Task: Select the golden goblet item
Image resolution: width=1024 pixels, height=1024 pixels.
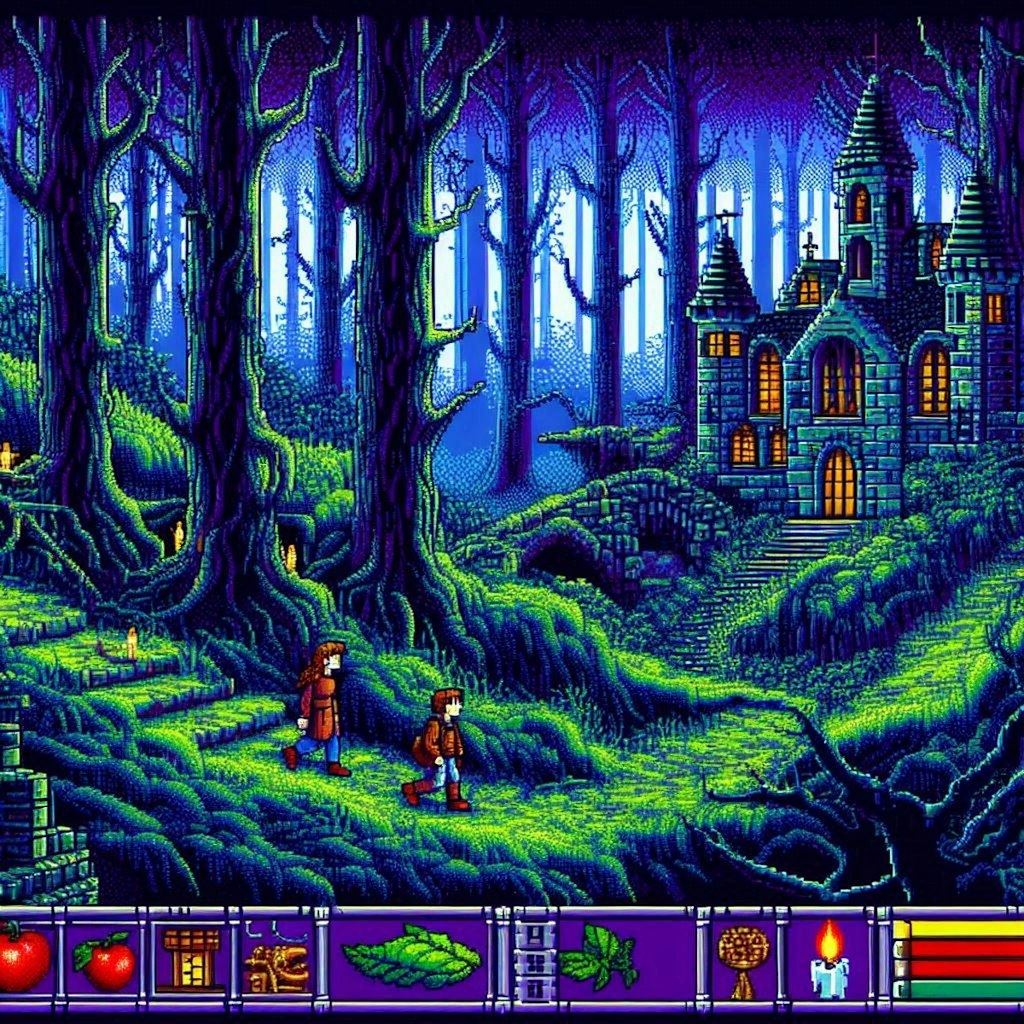Action: tap(743, 959)
